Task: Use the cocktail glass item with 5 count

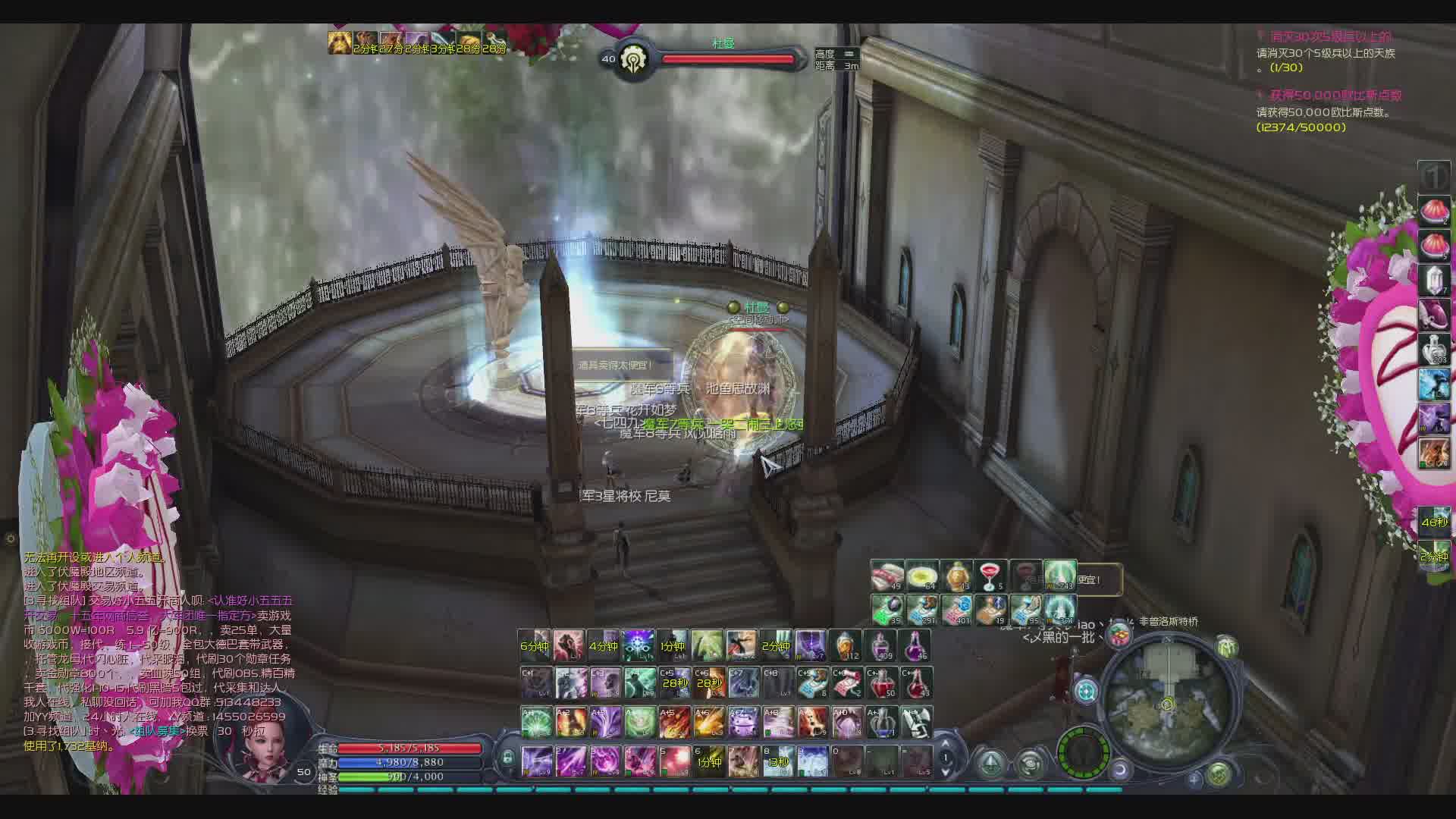Action: coord(990,576)
